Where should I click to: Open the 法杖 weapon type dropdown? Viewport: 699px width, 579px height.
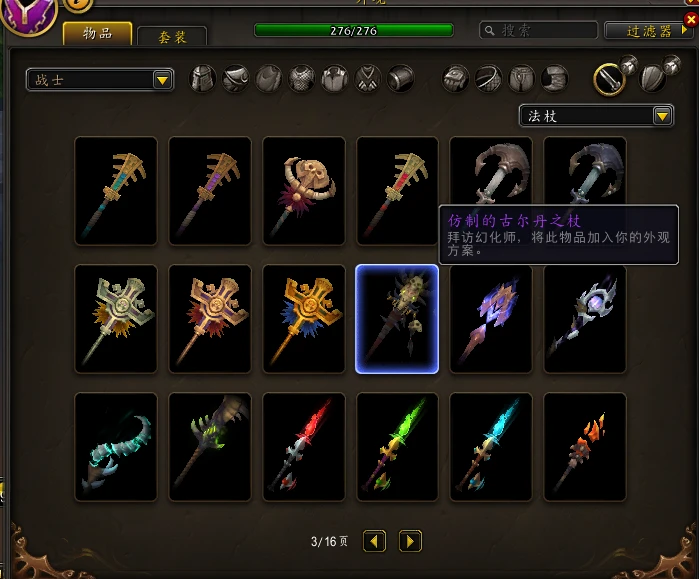[596, 116]
